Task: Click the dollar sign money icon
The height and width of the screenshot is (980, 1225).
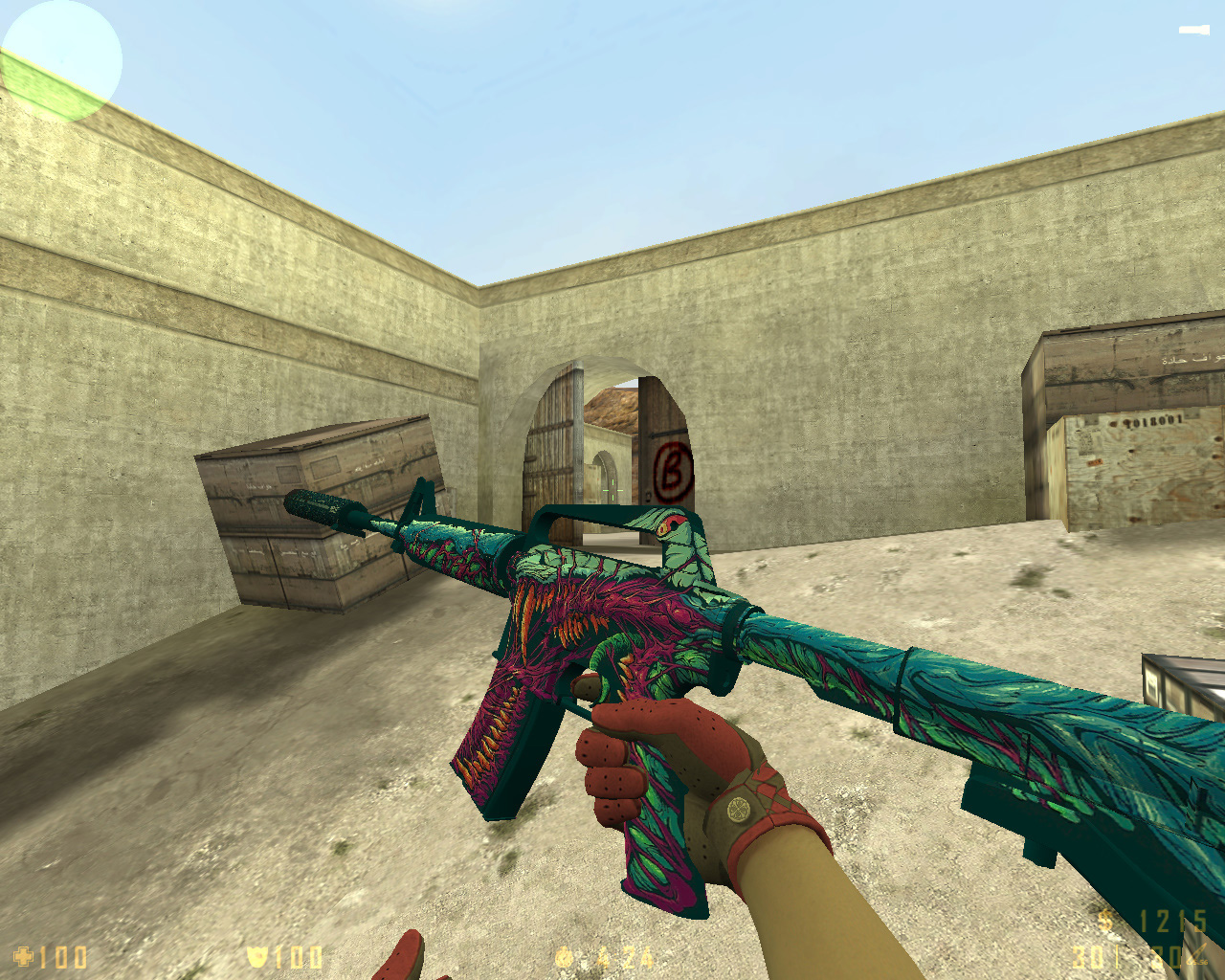Action: 1106,920
